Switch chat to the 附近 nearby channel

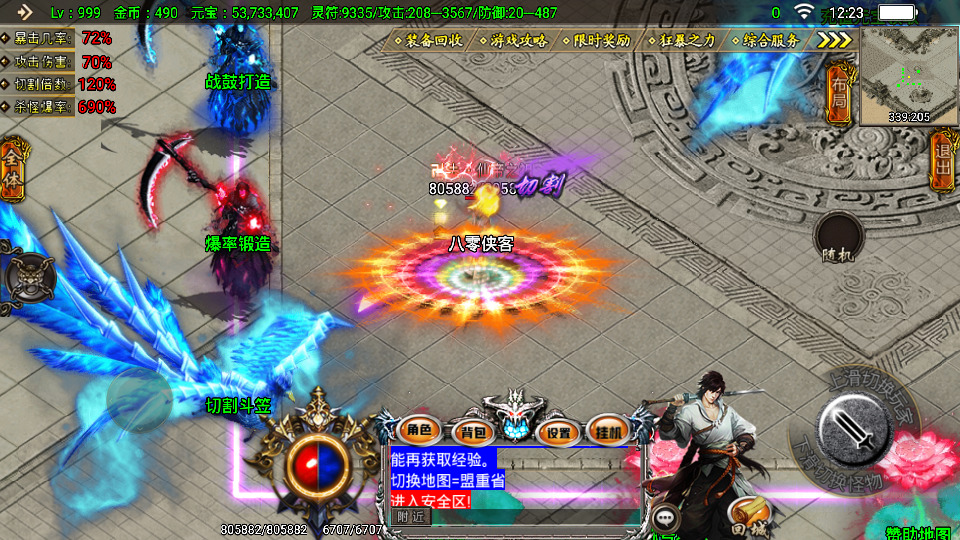(x=410, y=517)
